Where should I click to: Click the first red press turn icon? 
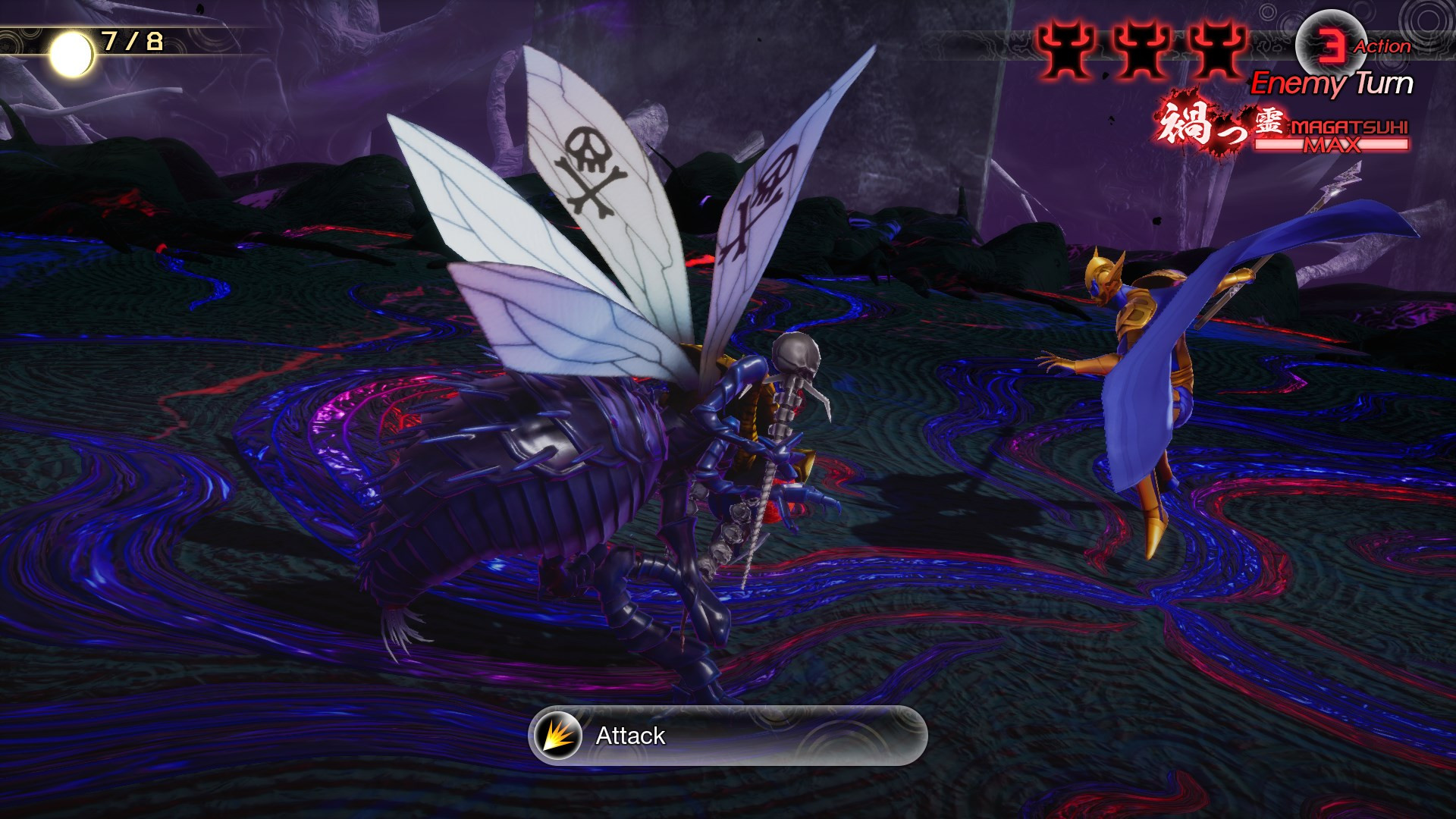pyautogui.click(x=1068, y=49)
